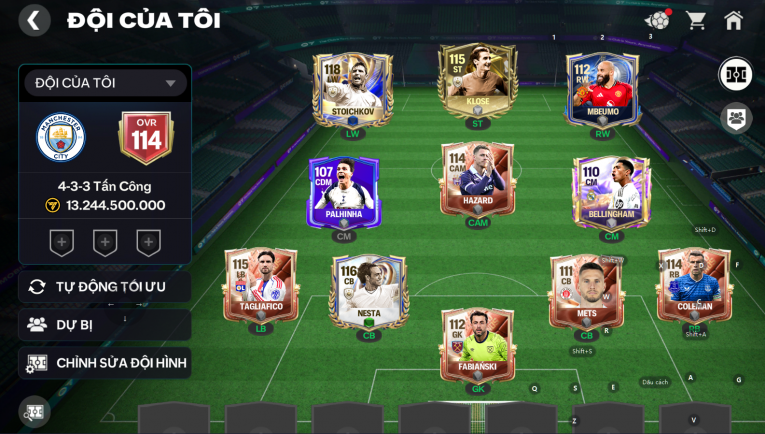Viewport: 765px width, 434px height.
Task: Select CHỈNH SỬA ĐỘI HÌNH option
Action: tap(105, 363)
